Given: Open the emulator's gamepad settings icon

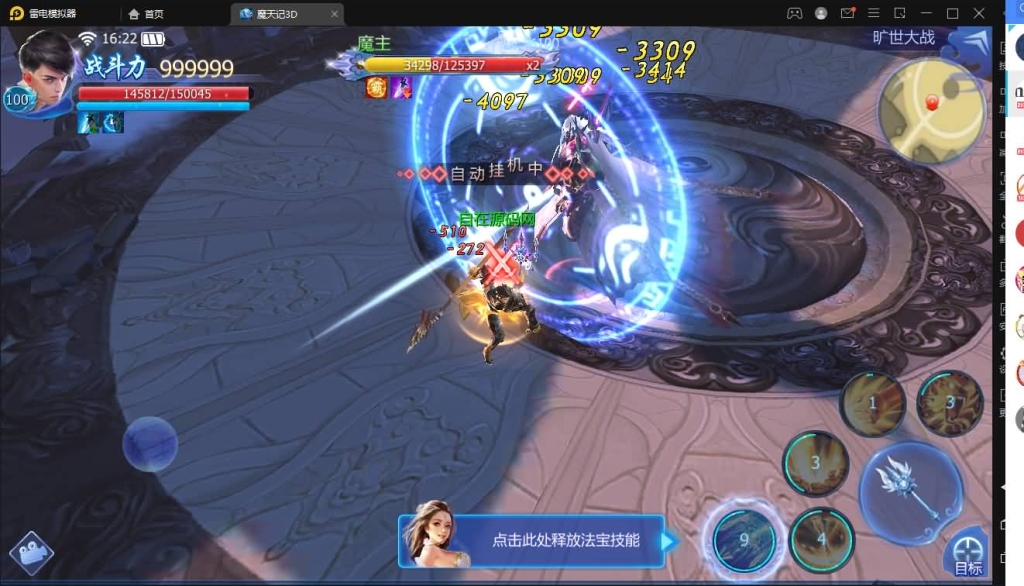Looking at the screenshot, I should click(x=795, y=13).
